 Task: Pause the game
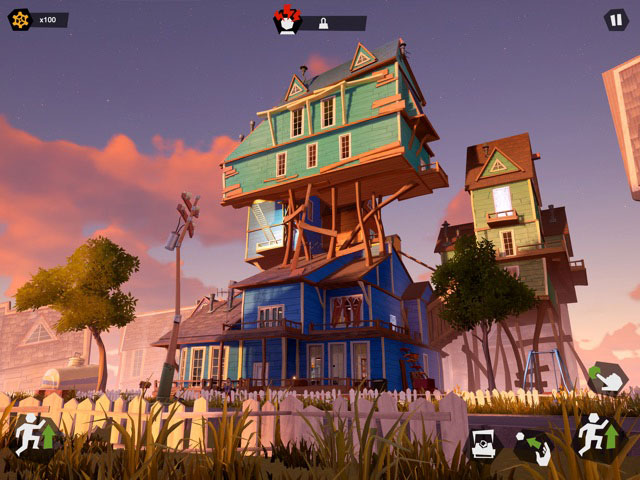tap(616, 19)
